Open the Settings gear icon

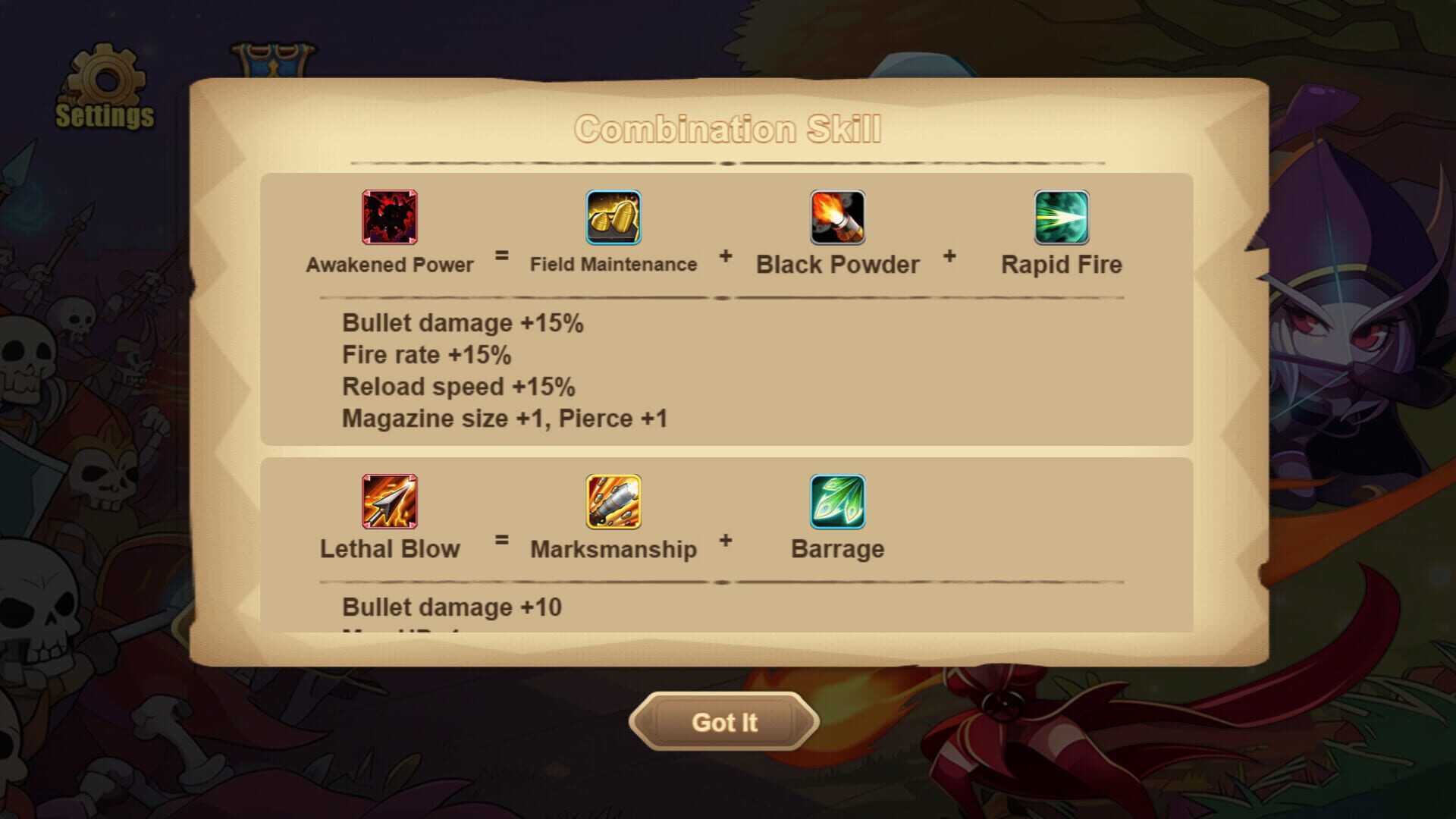point(105,80)
